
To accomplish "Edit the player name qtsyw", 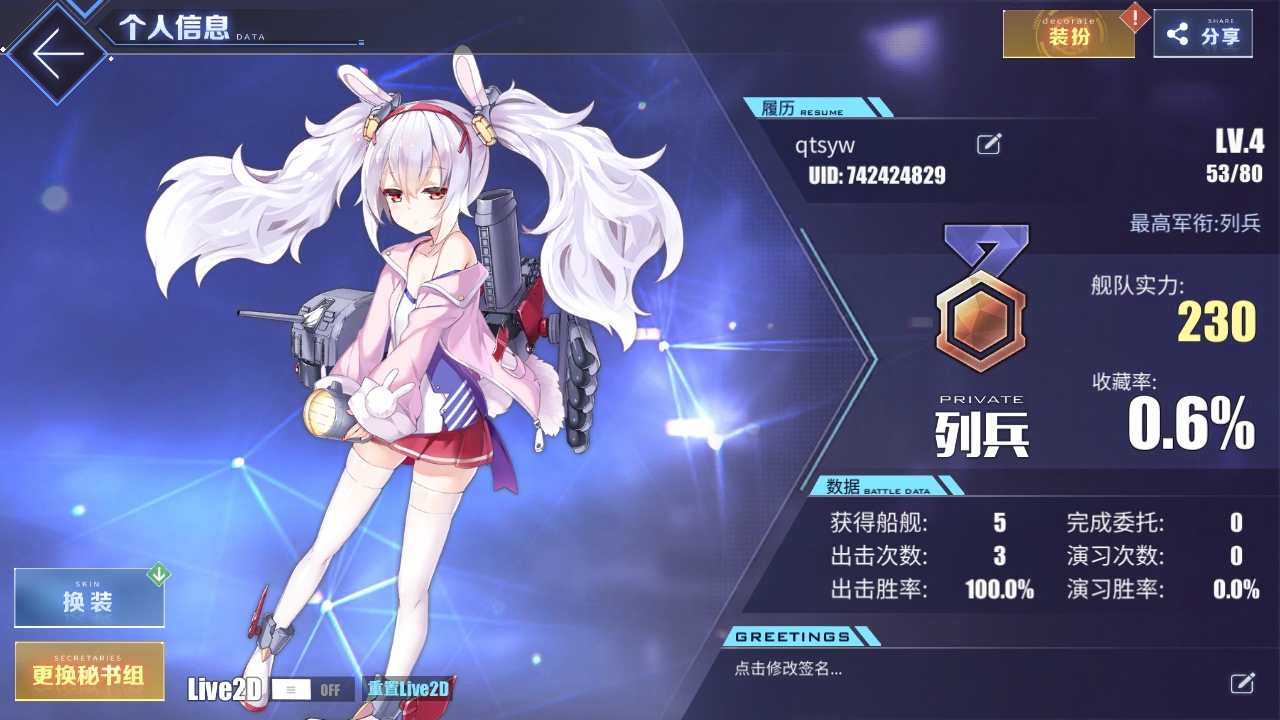I will (988, 144).
